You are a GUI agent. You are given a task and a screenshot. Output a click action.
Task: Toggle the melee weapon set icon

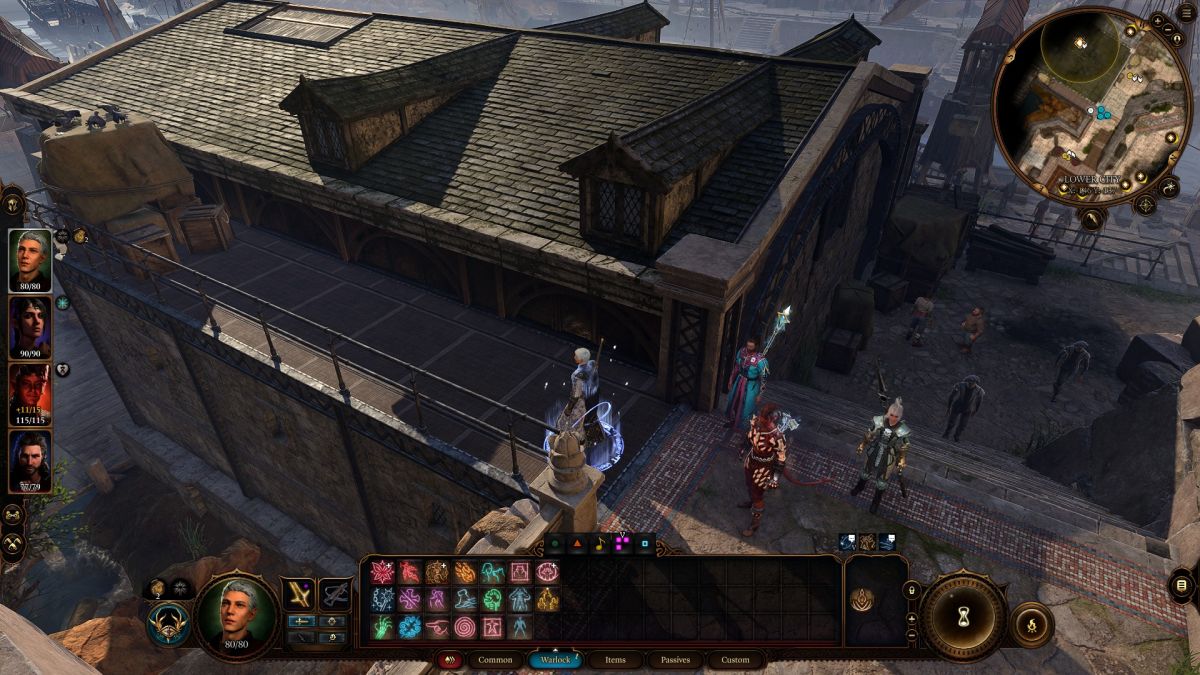298,594
